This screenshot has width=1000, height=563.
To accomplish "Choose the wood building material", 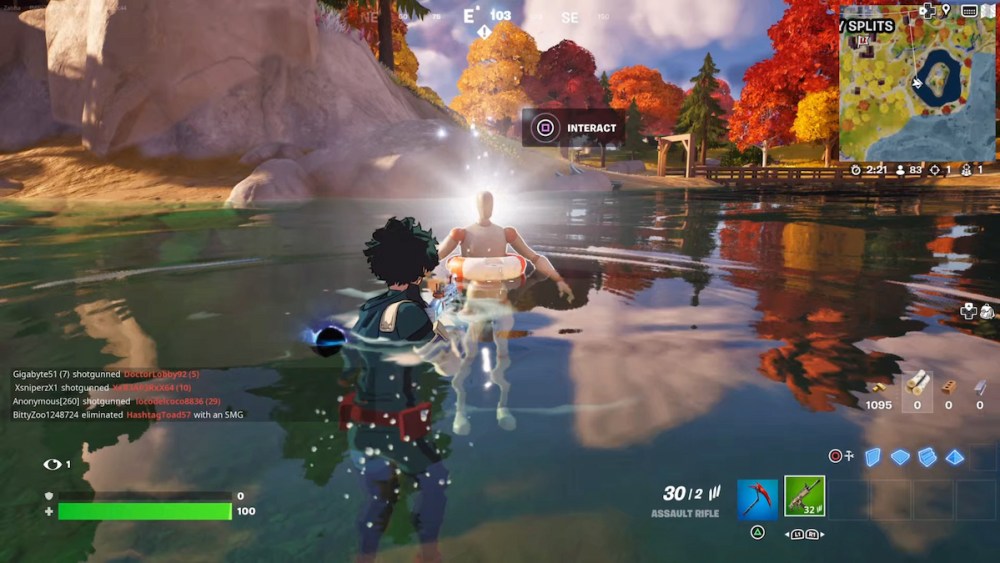I will [917, 384].
